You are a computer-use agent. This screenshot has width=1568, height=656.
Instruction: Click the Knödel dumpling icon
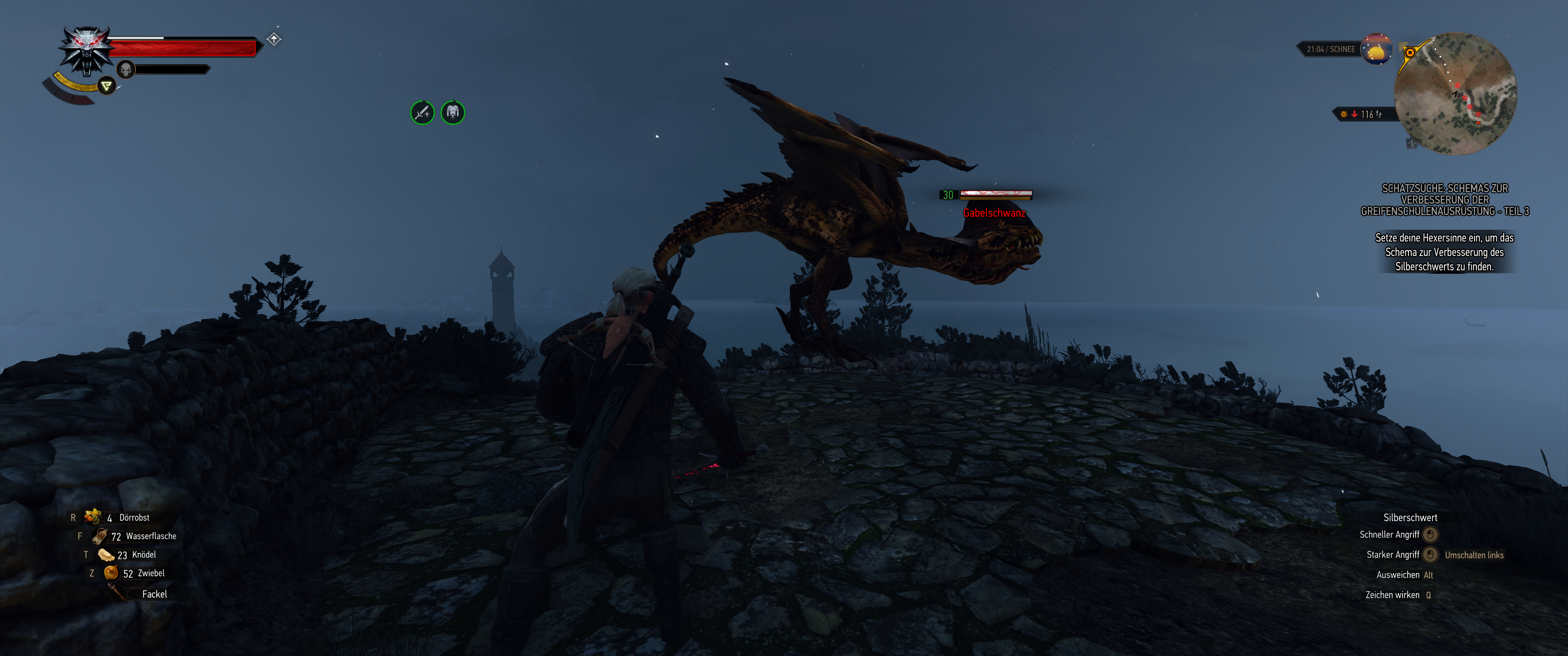click(x=106, y=554)
